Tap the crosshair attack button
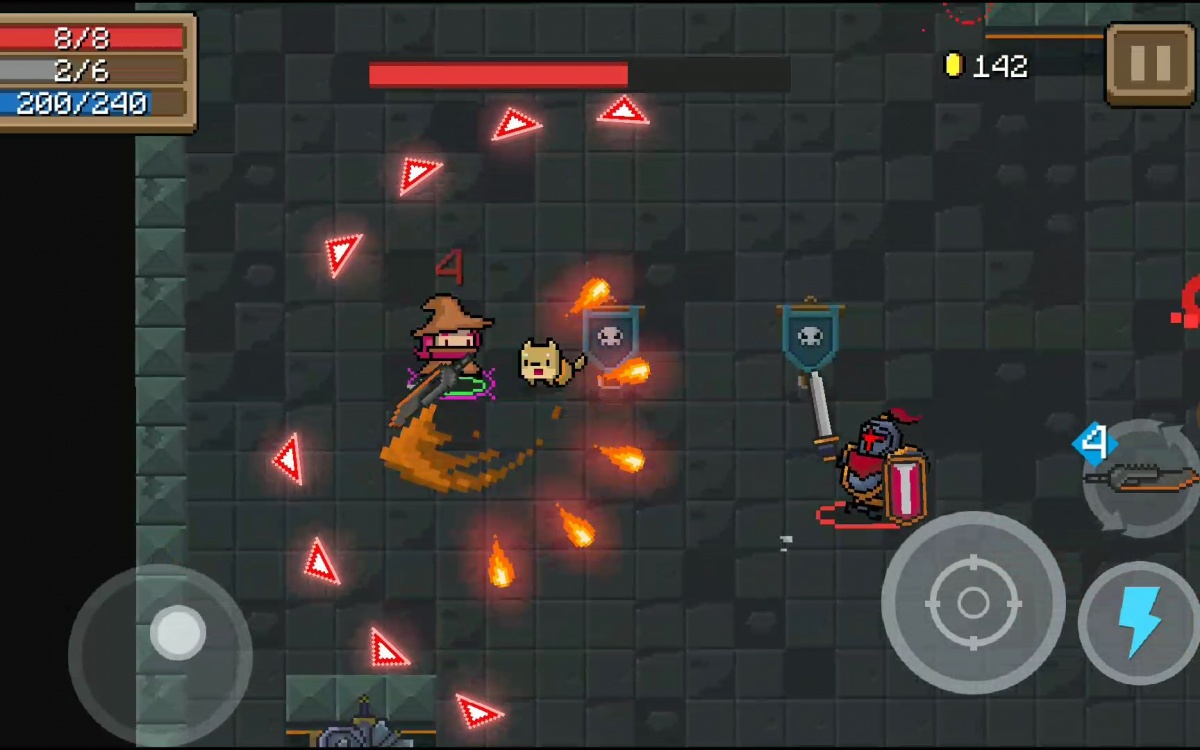Screen dimensions: 1200x750 point(972,602)
